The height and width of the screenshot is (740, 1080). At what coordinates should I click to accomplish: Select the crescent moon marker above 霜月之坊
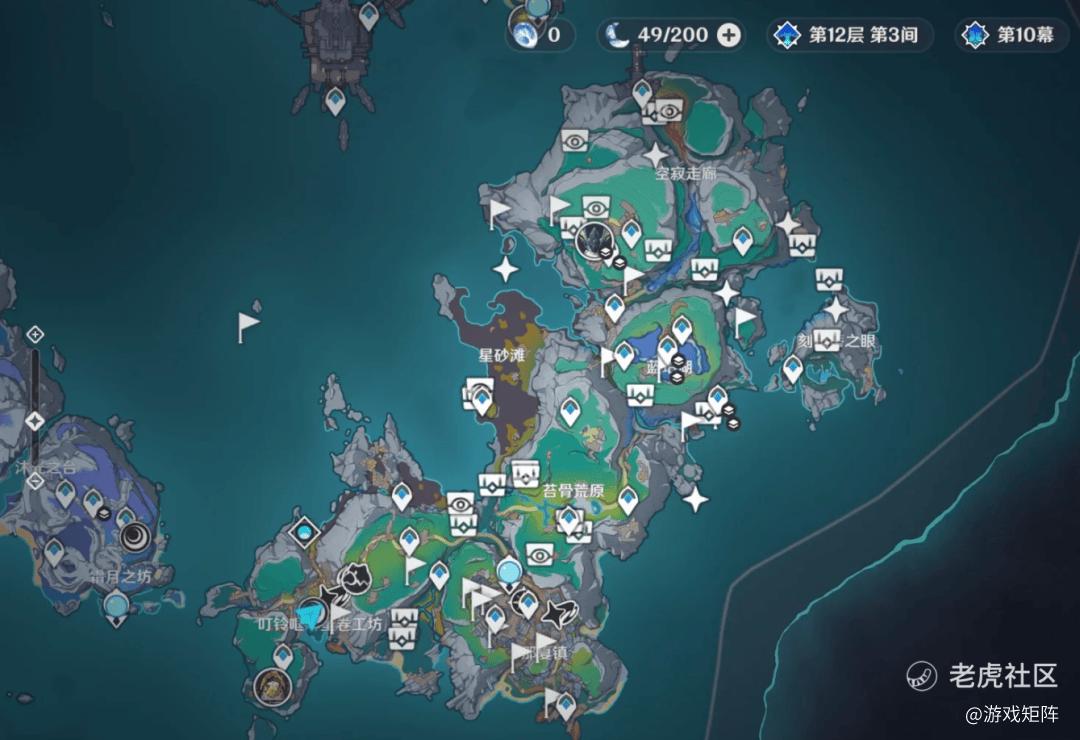tap(134, 537)
